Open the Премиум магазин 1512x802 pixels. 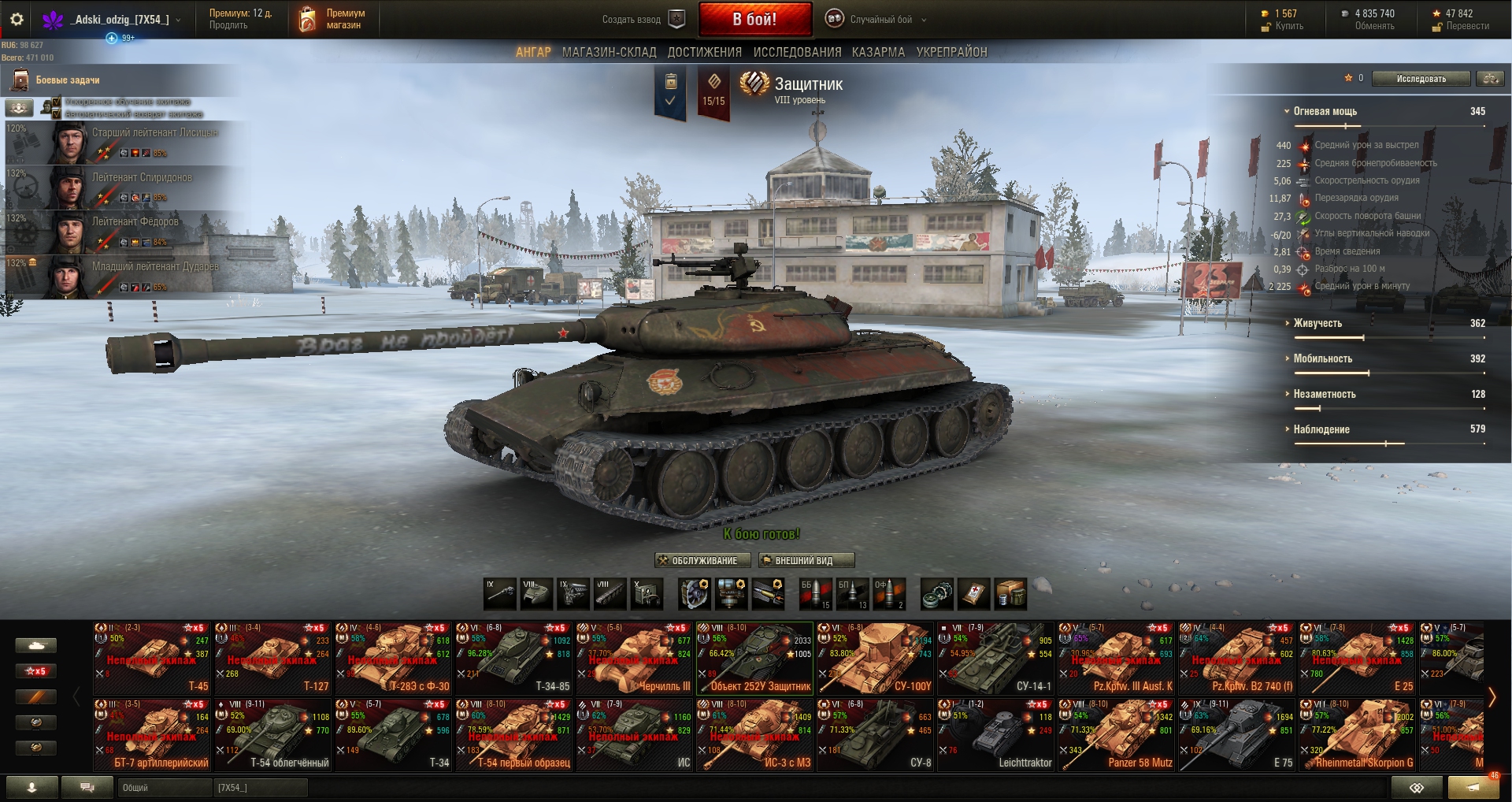click(333, 19)
